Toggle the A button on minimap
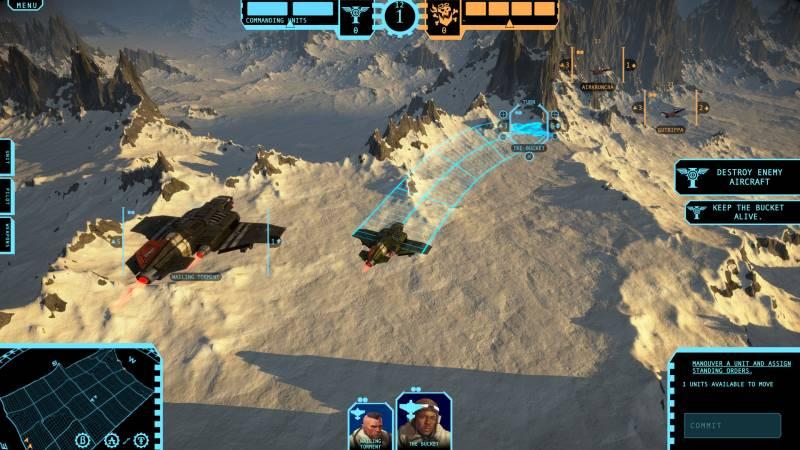The width and height of the screenshot is (800, 450). click(x=112, y=439)
